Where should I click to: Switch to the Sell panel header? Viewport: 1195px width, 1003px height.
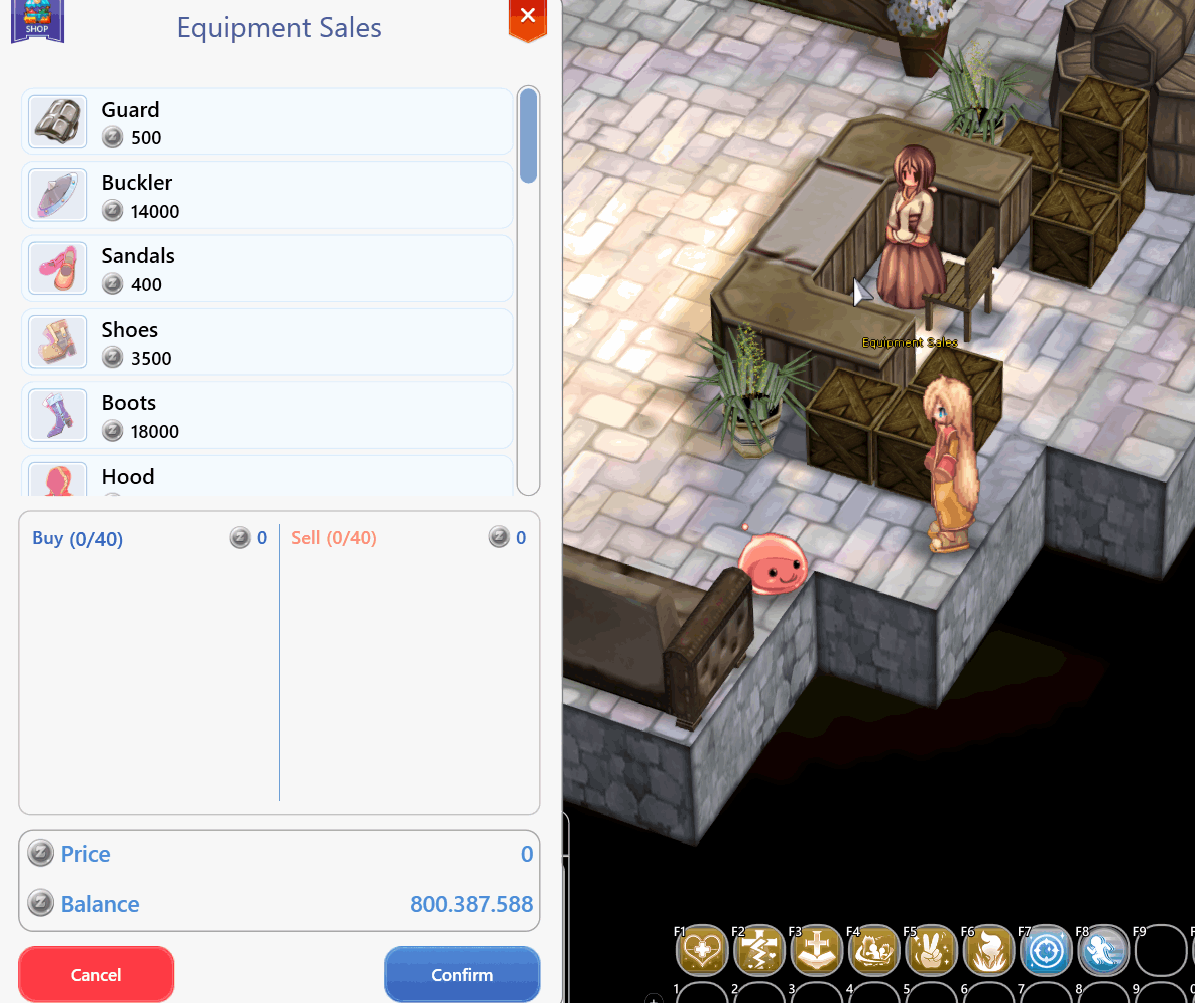click(x=334, y=538)
